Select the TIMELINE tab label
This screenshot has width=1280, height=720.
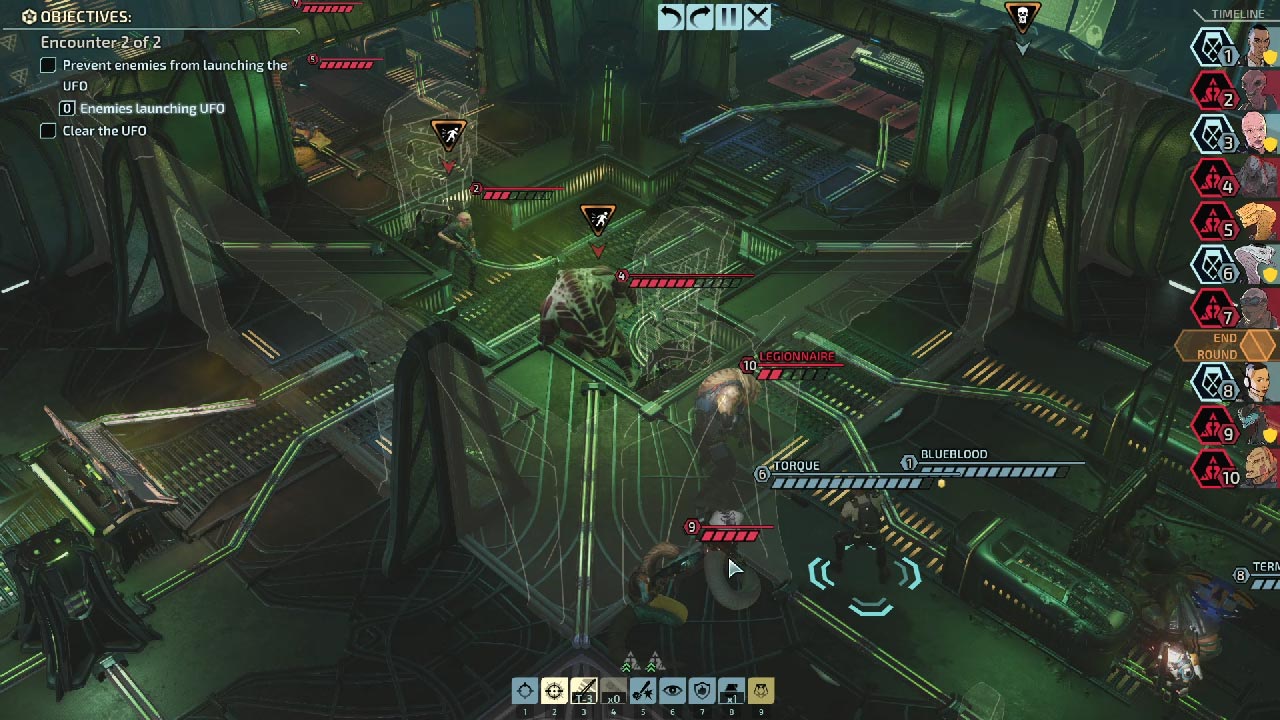point(1240,15)
